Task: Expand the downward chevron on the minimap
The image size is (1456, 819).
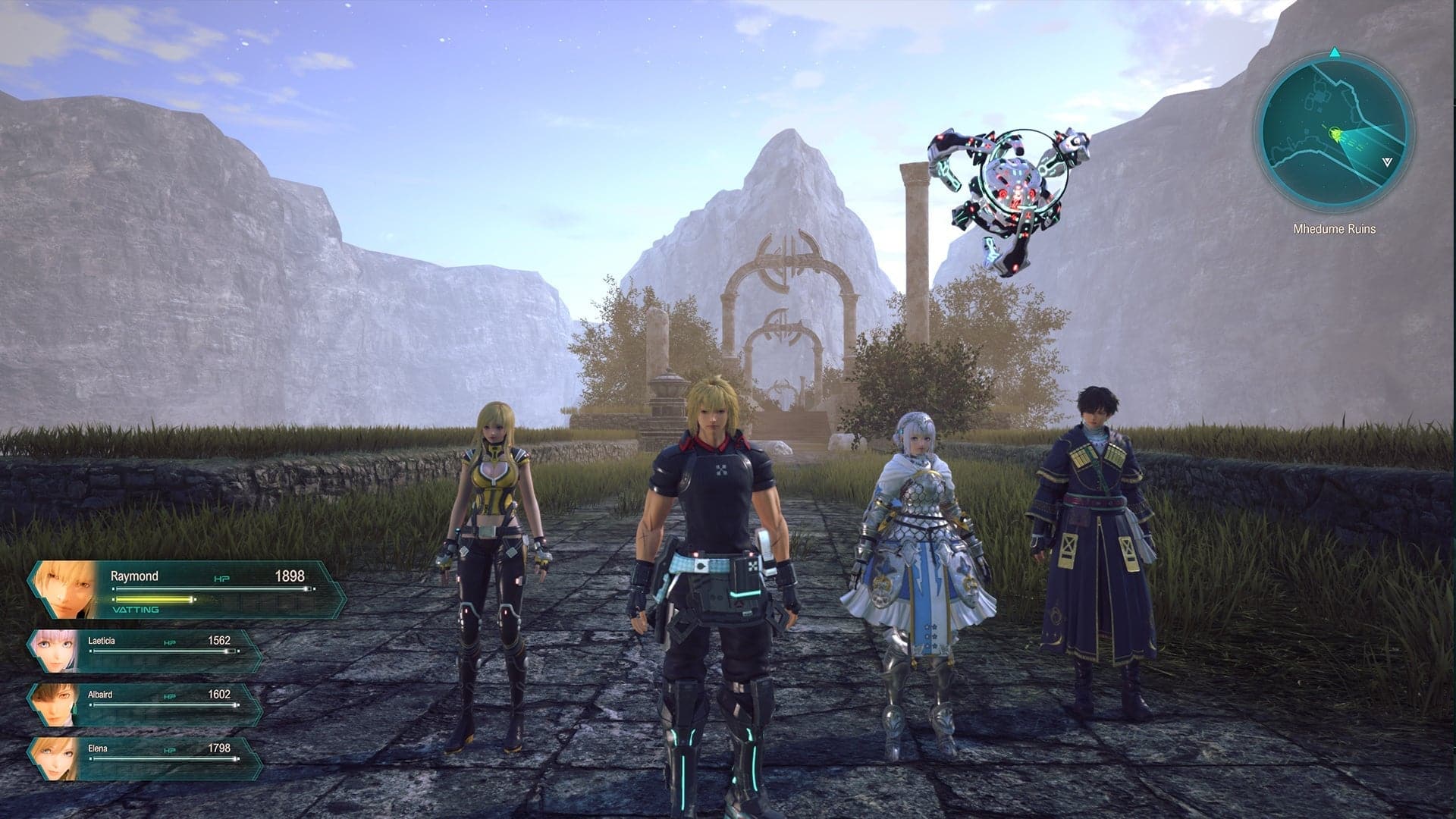Action: 1386,162
